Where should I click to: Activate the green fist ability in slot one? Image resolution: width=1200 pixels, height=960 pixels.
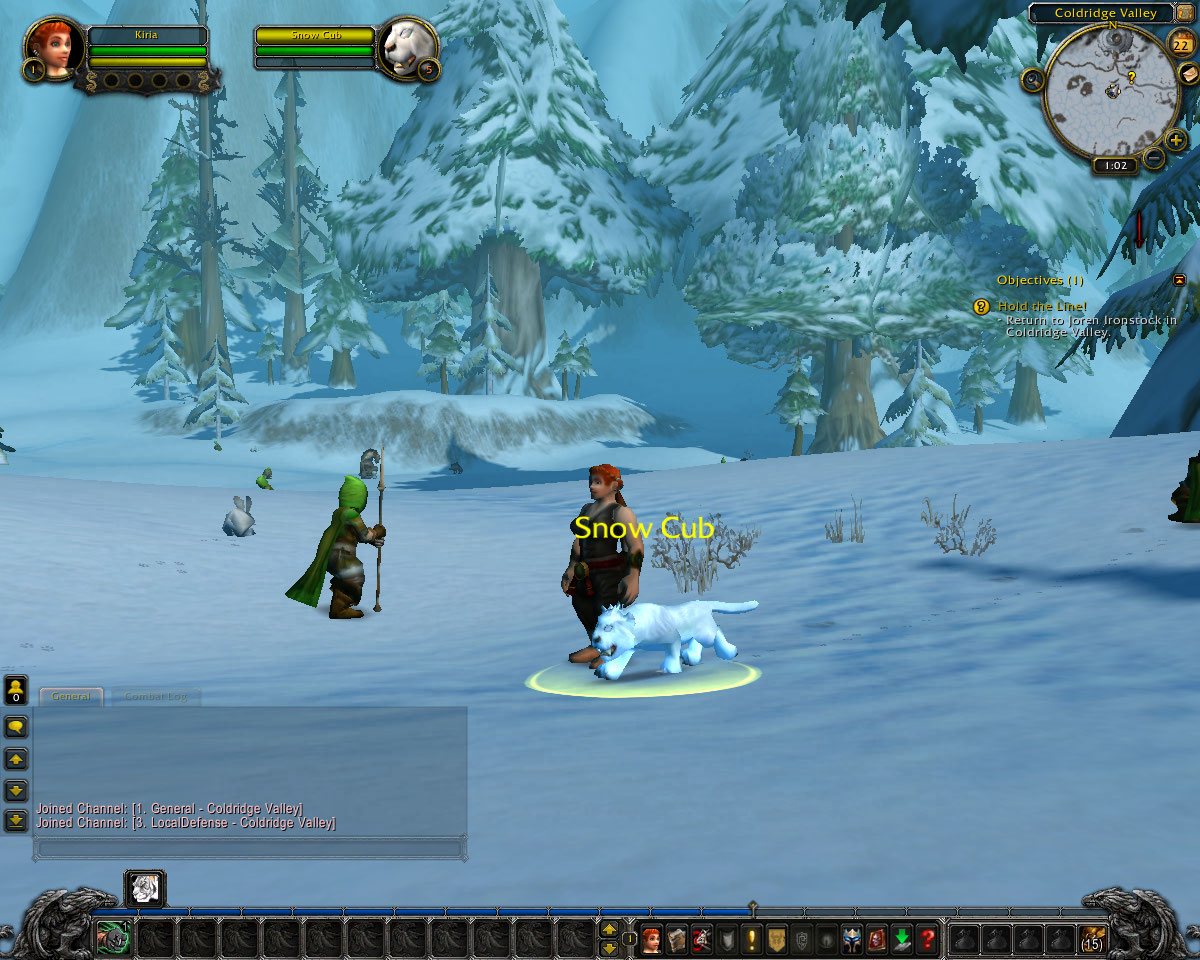pos(112,938)
